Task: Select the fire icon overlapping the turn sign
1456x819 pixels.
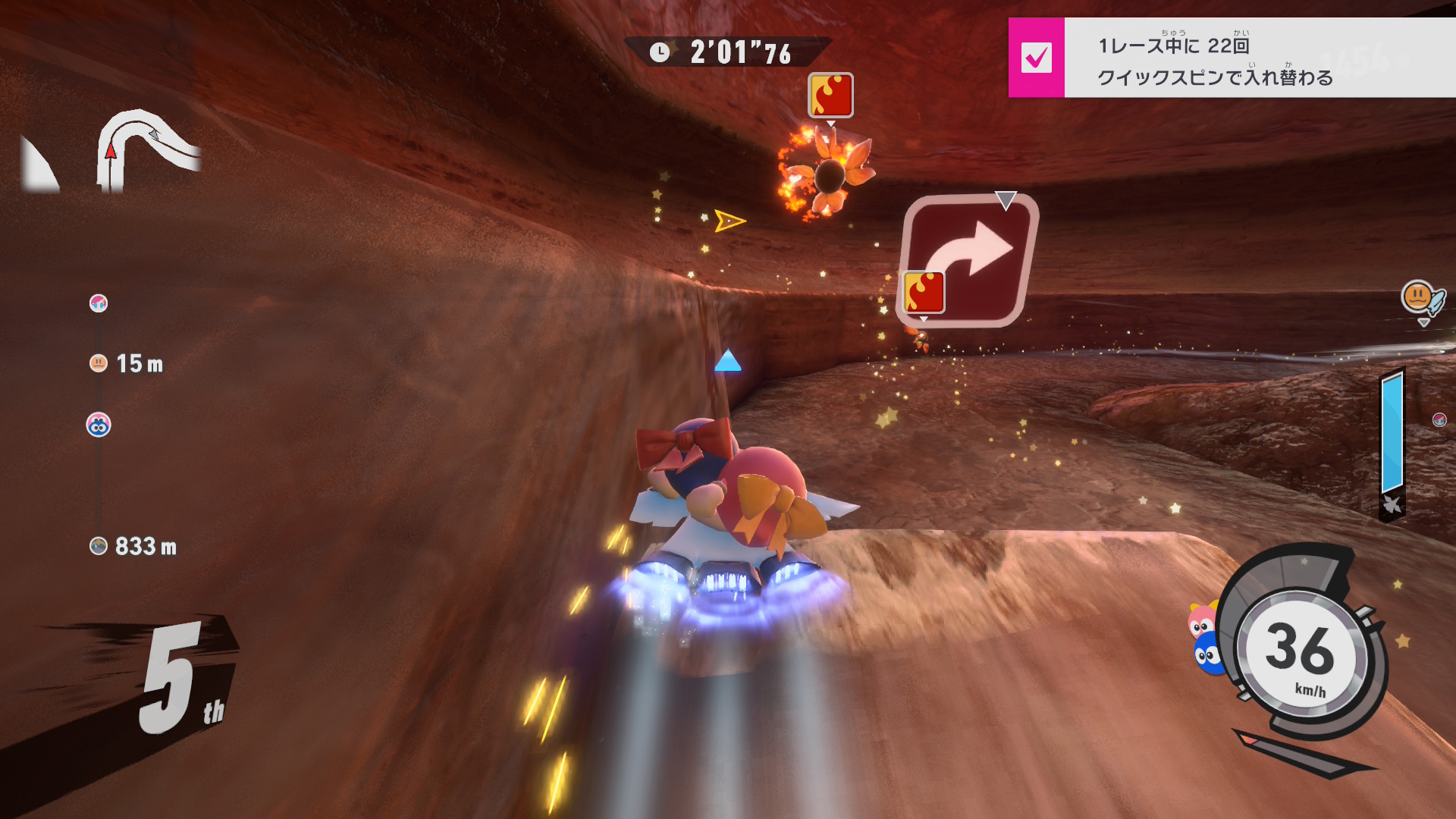Action: pyautogui.click(x=924, y=292)
